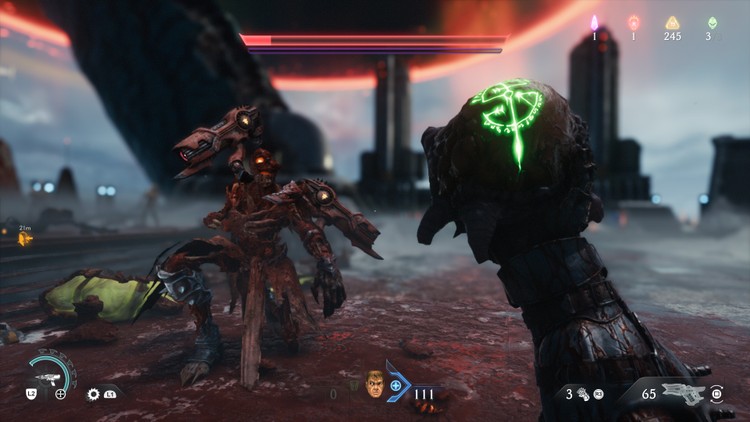Click the red ruby resource icon
The image size is (750, 422).
pyautogui.click(x=633, y=22)
